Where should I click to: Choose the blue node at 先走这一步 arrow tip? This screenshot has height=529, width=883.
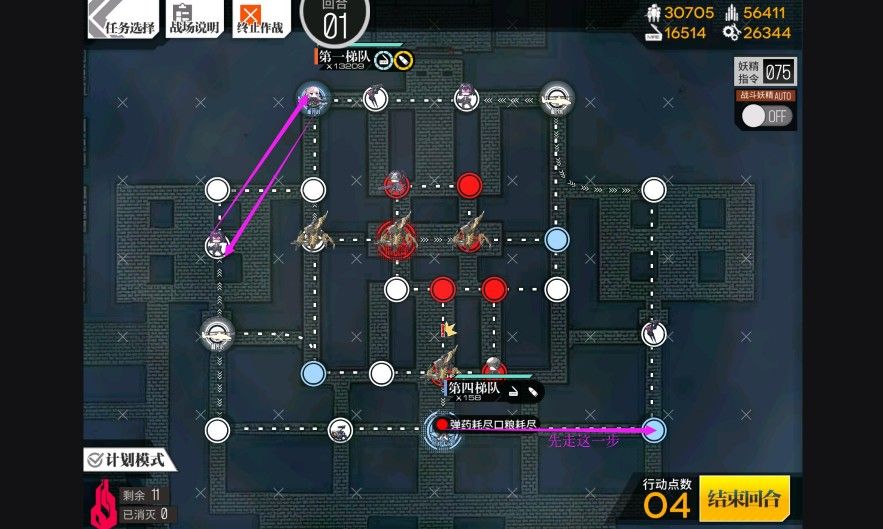point(653,429)
